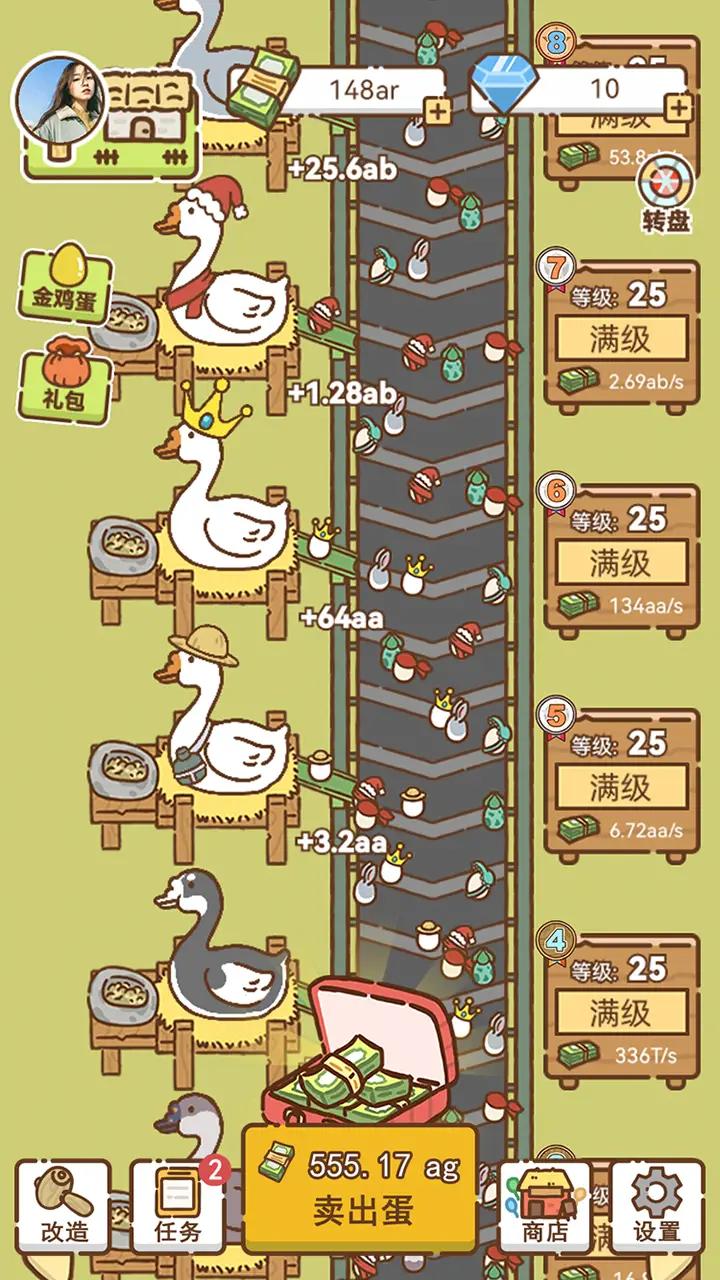720x1280 pixels.
Task: Click the 满级 button for goose 7
Action: 622,338
